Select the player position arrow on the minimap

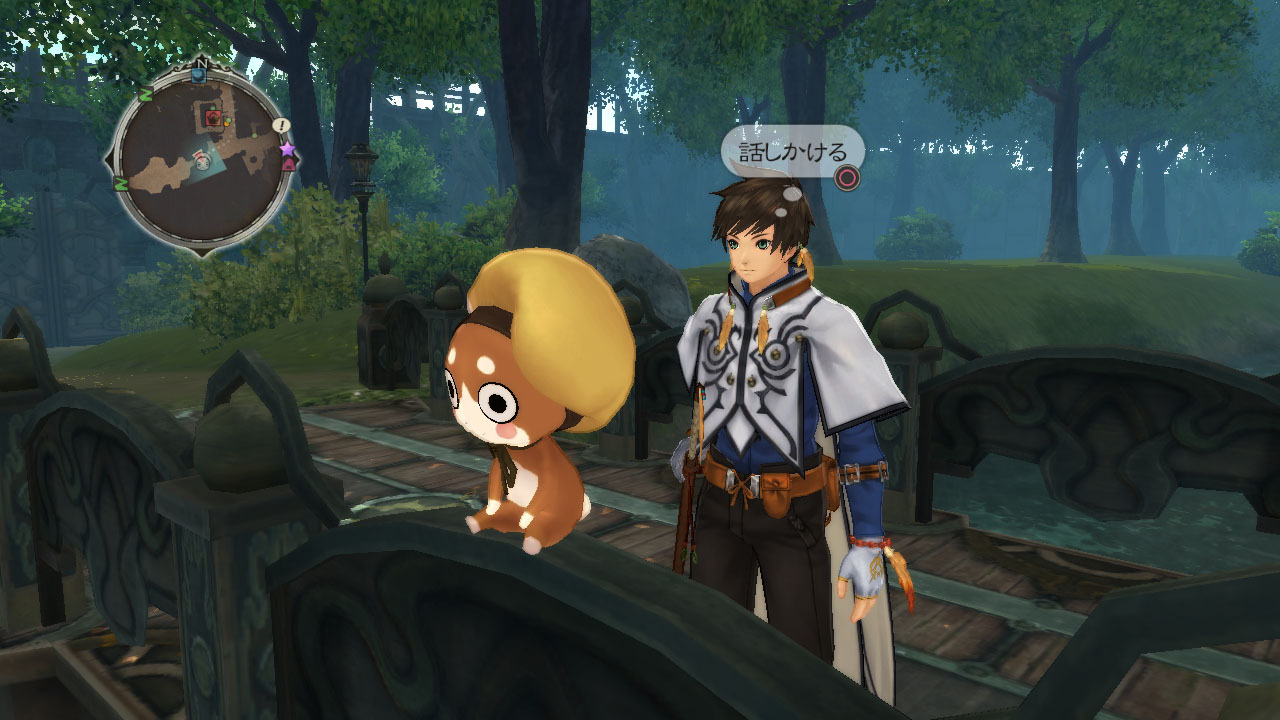click(x=202, y=162)
